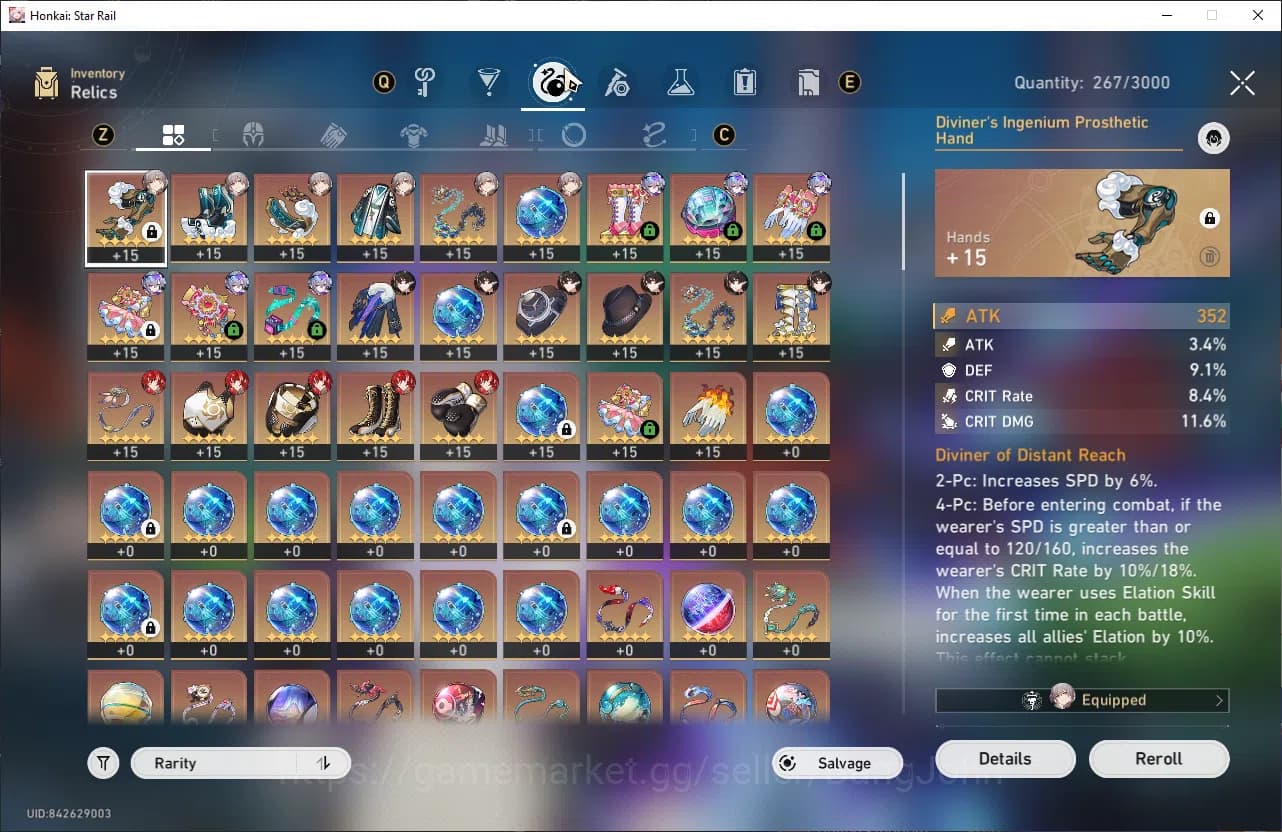Switch to the Planar Sphere slot tab
Screen dimensions: 1282x832
[572, 134]
